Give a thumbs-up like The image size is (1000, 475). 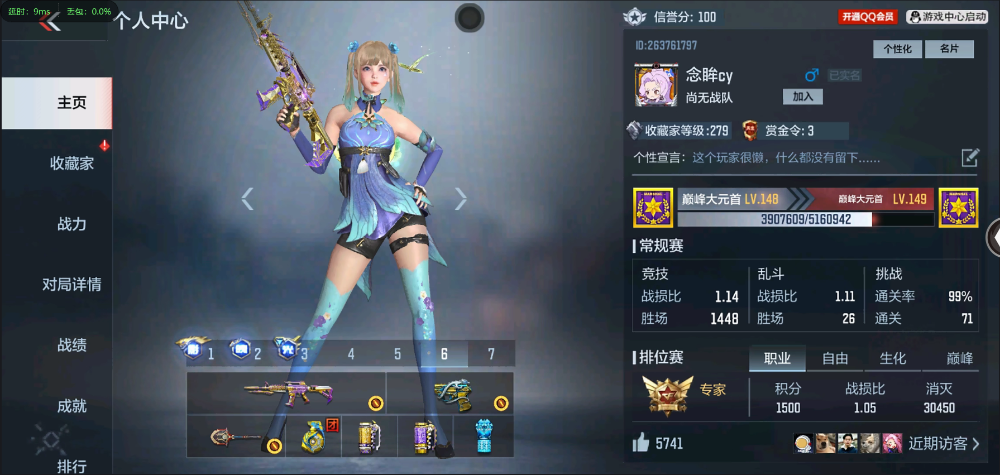click(641, 443)
